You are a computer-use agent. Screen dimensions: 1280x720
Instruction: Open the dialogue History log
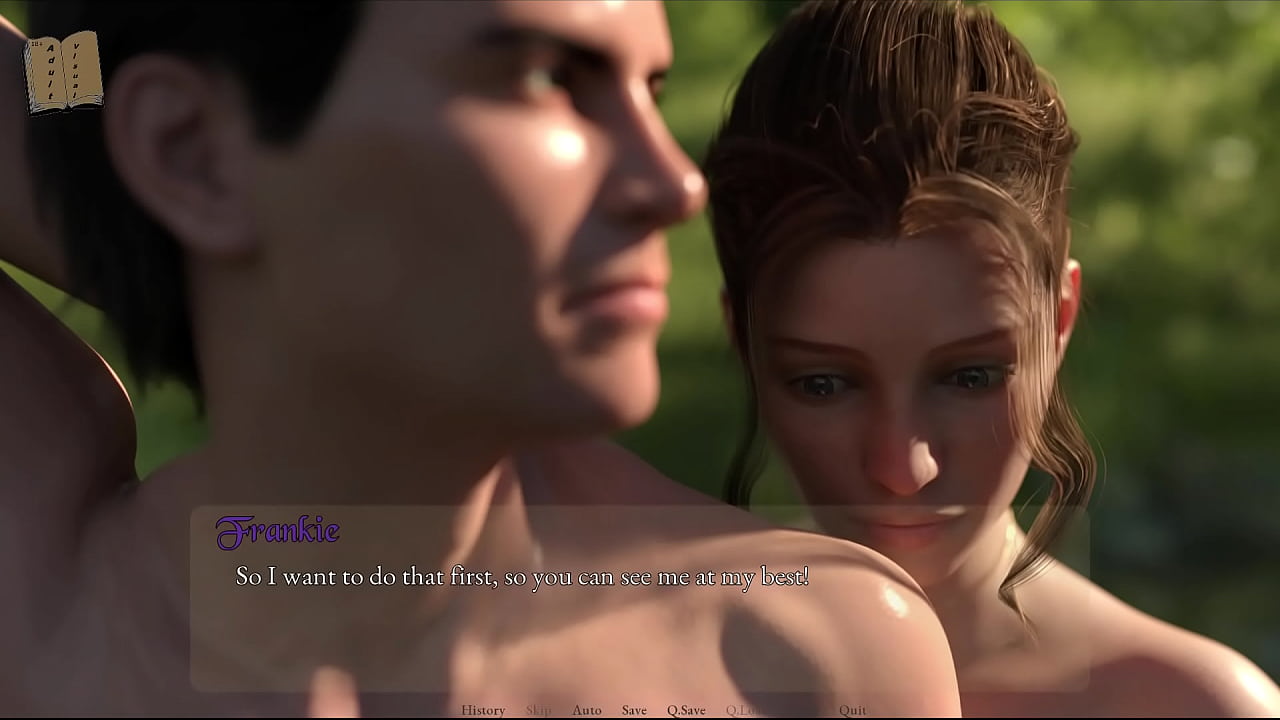pyautogui.click(x=483, y=710)
